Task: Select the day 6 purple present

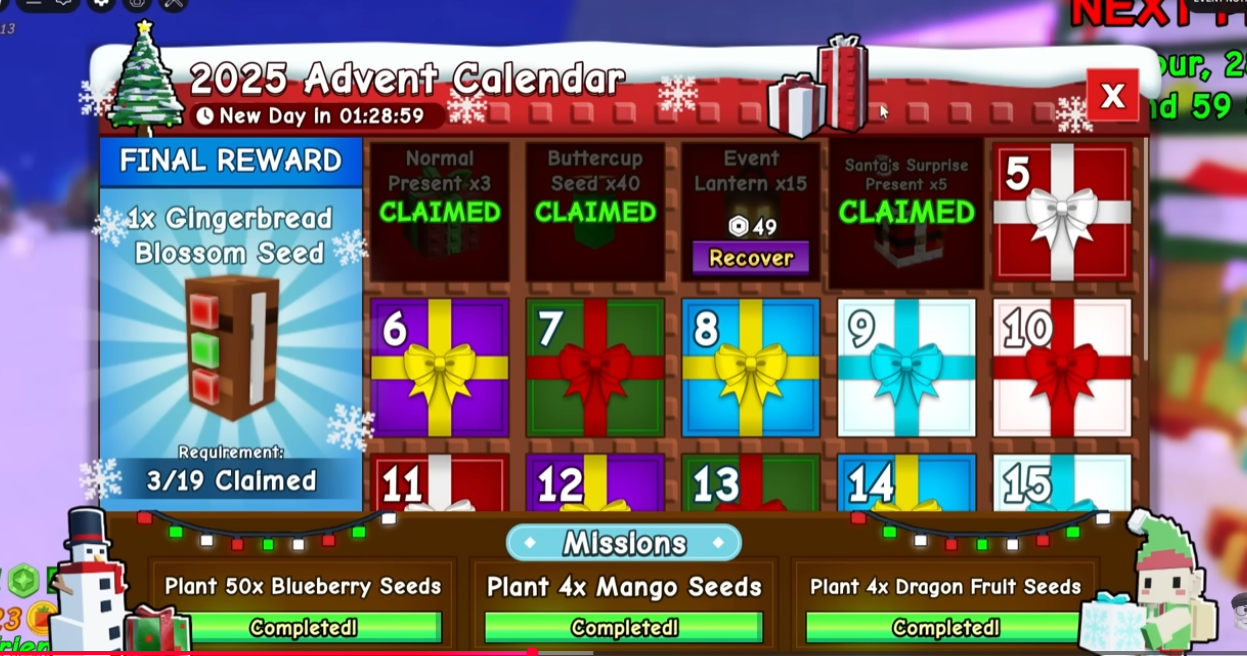Action: pos(439,367)
